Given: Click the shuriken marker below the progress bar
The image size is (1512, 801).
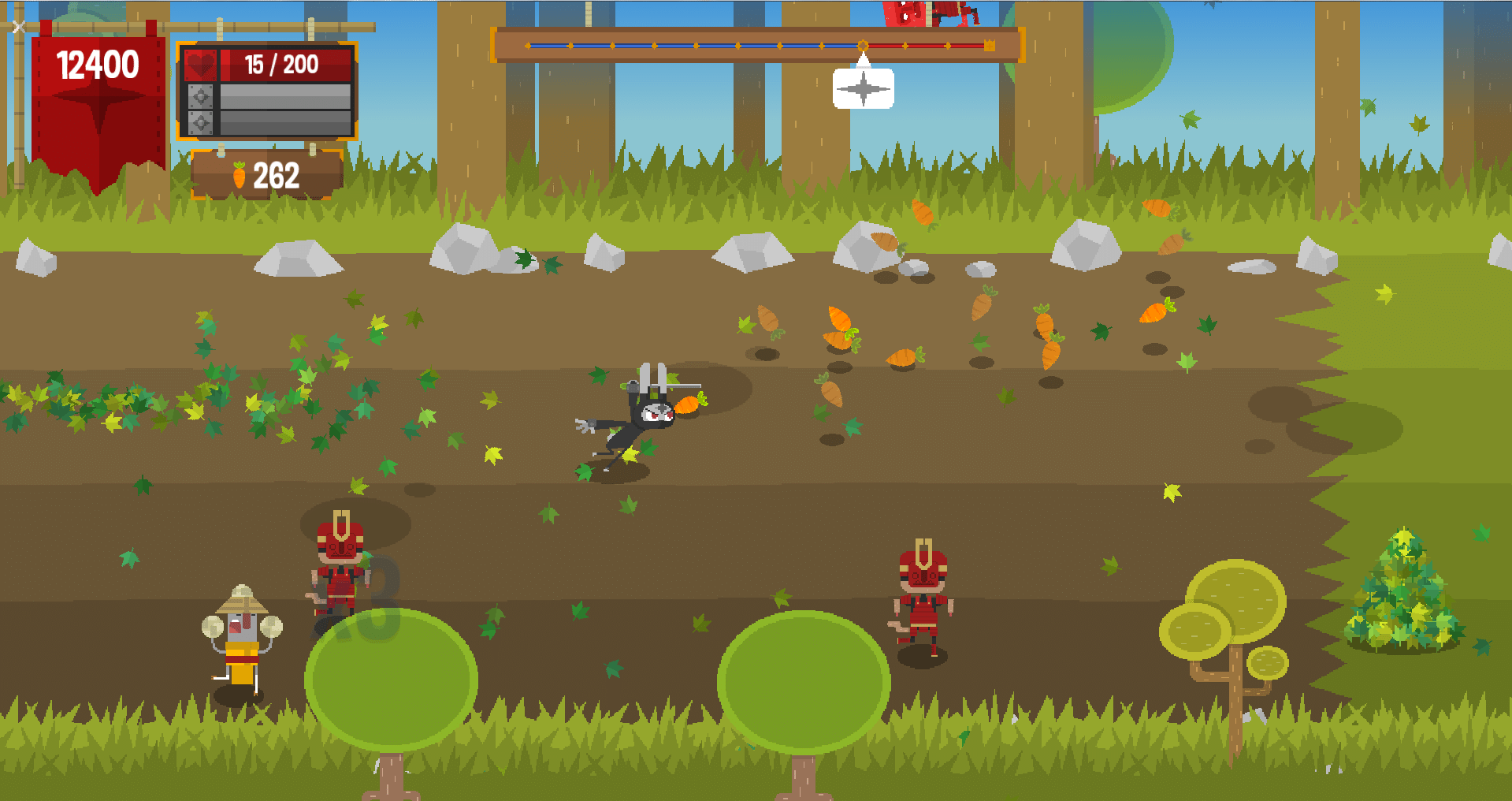Looking at the screenshot, I should click(x=863, y=88).
